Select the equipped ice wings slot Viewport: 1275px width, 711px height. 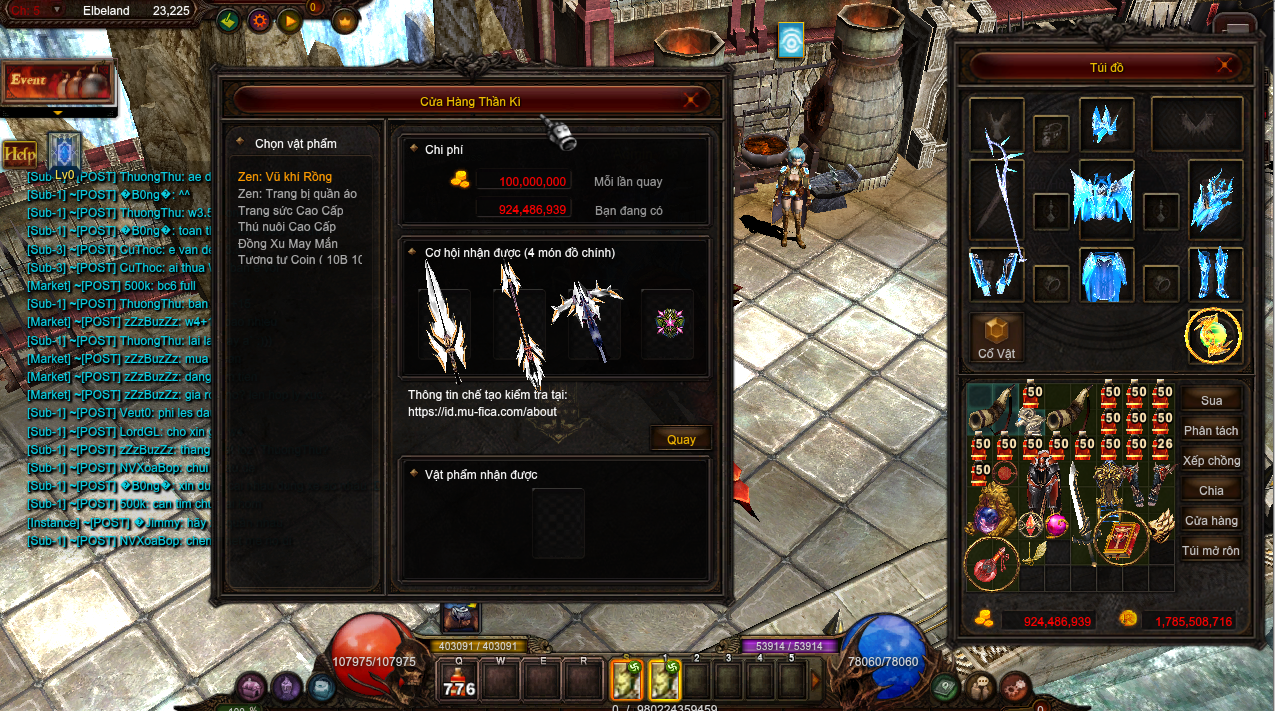(1106, 192)
